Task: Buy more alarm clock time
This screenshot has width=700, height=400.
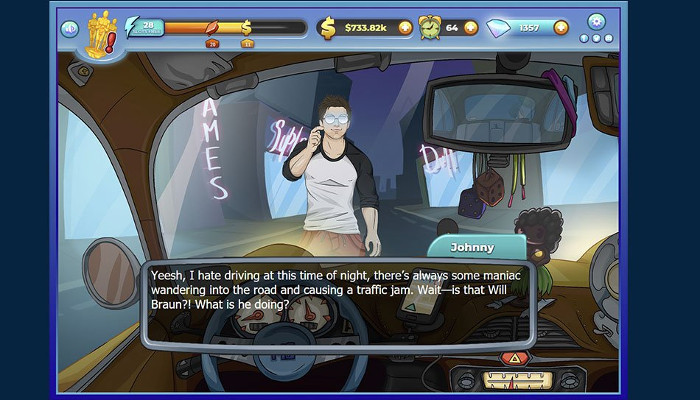Action: (x=471, y=28)
